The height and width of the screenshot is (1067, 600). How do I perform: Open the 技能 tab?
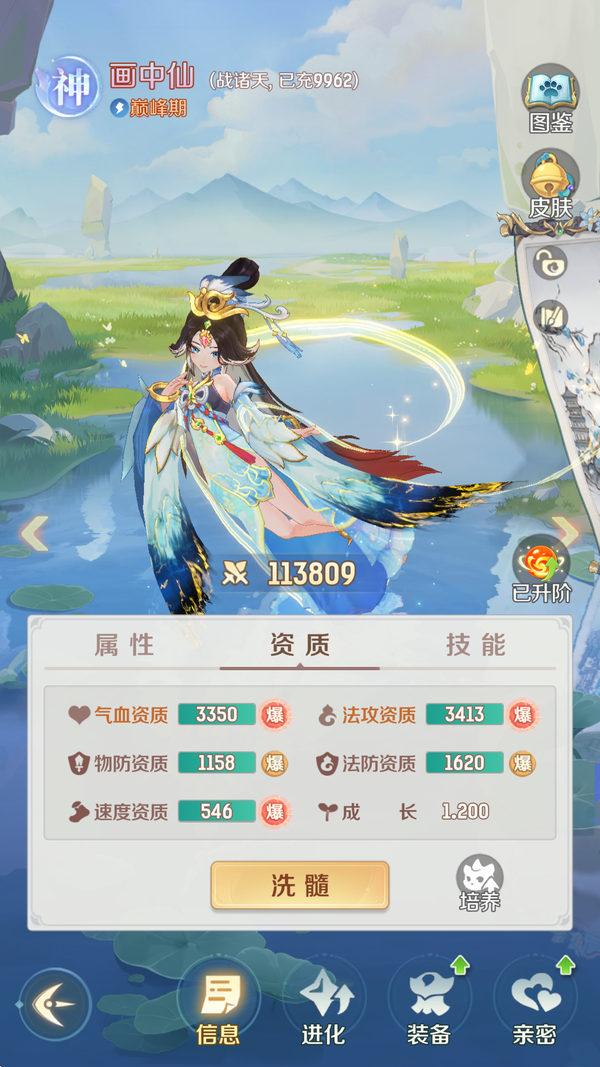475,645
